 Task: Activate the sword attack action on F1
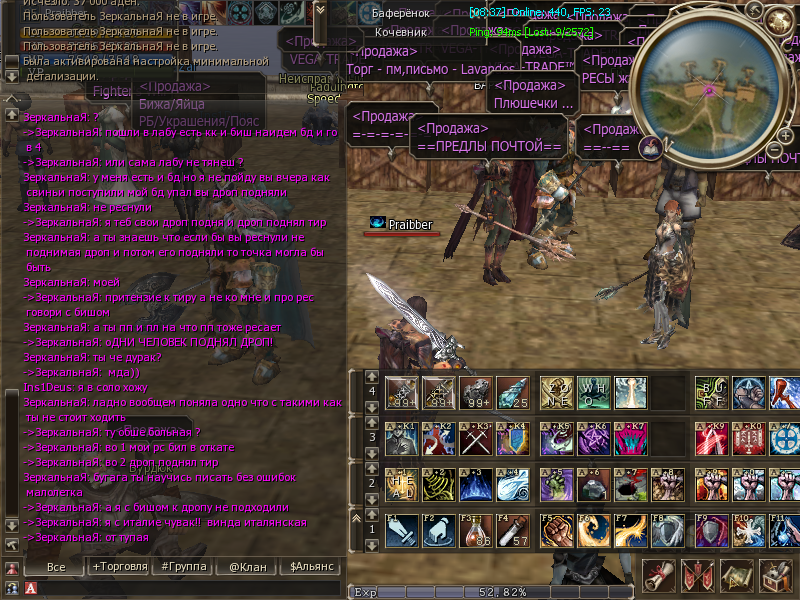pyautogui.click(x=402, y=531)
